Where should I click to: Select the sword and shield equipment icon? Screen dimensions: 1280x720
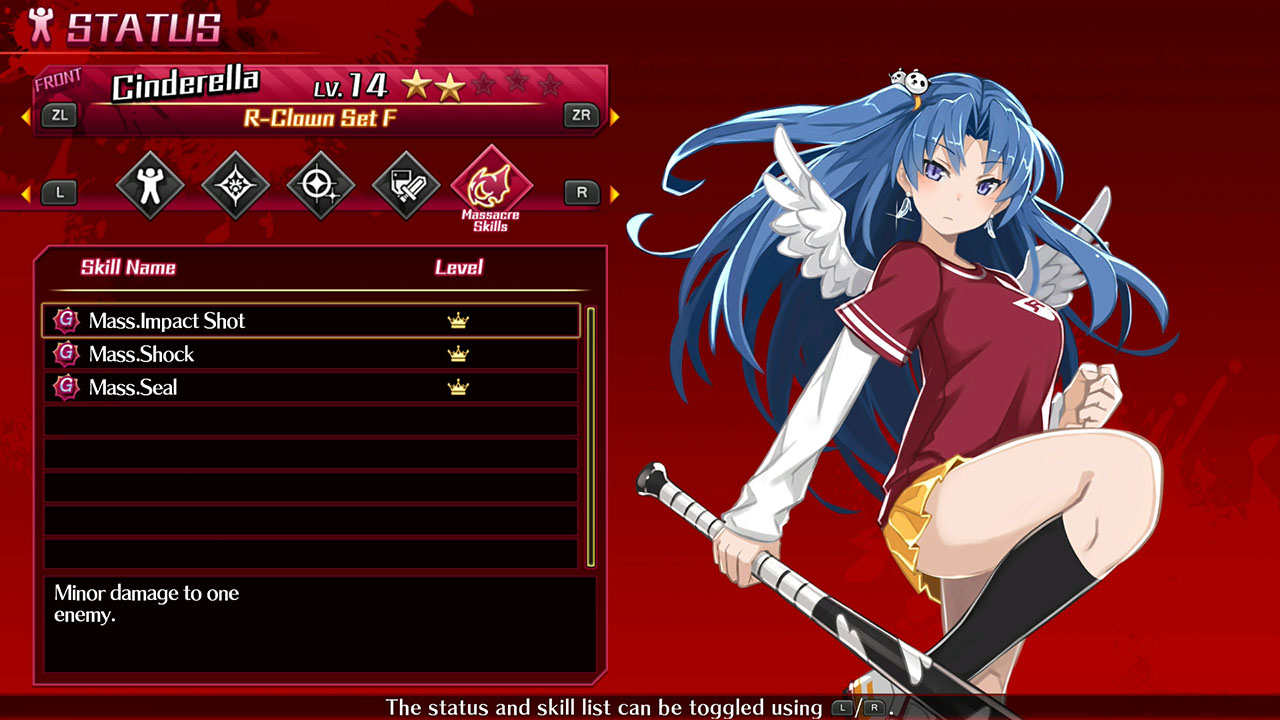coord(406,183)
